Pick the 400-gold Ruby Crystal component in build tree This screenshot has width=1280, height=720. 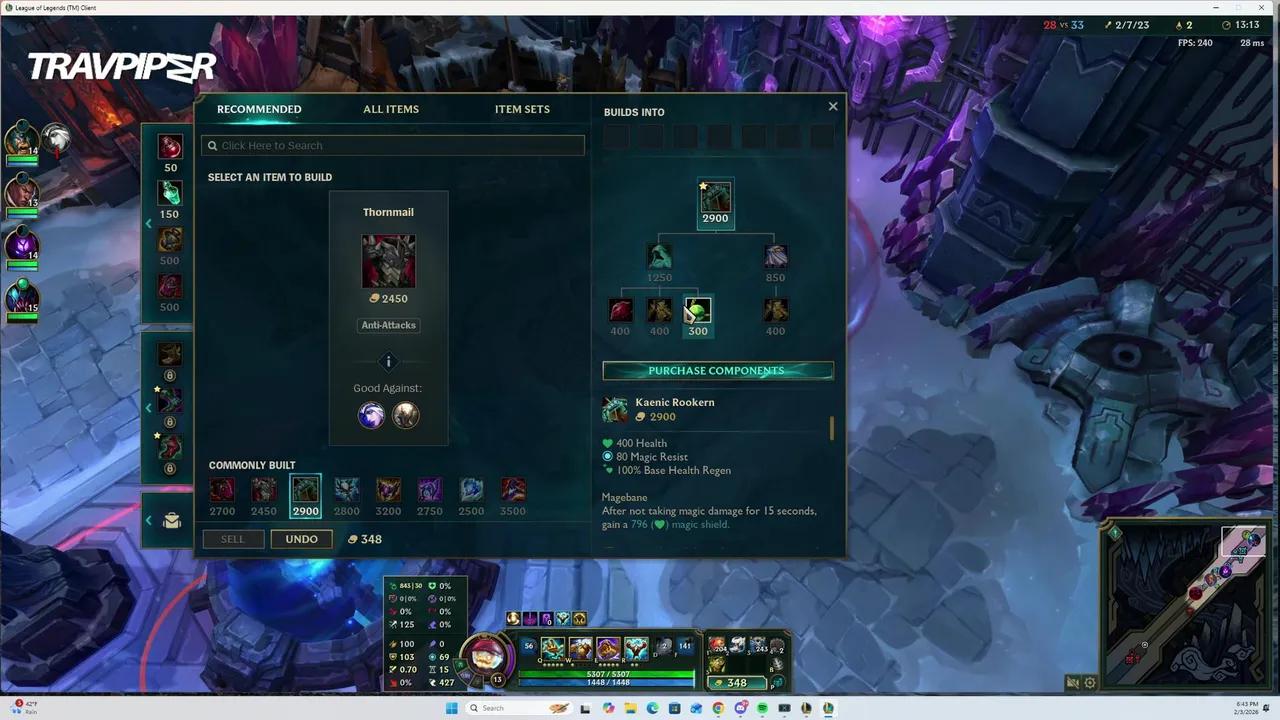tap(620, 310)
